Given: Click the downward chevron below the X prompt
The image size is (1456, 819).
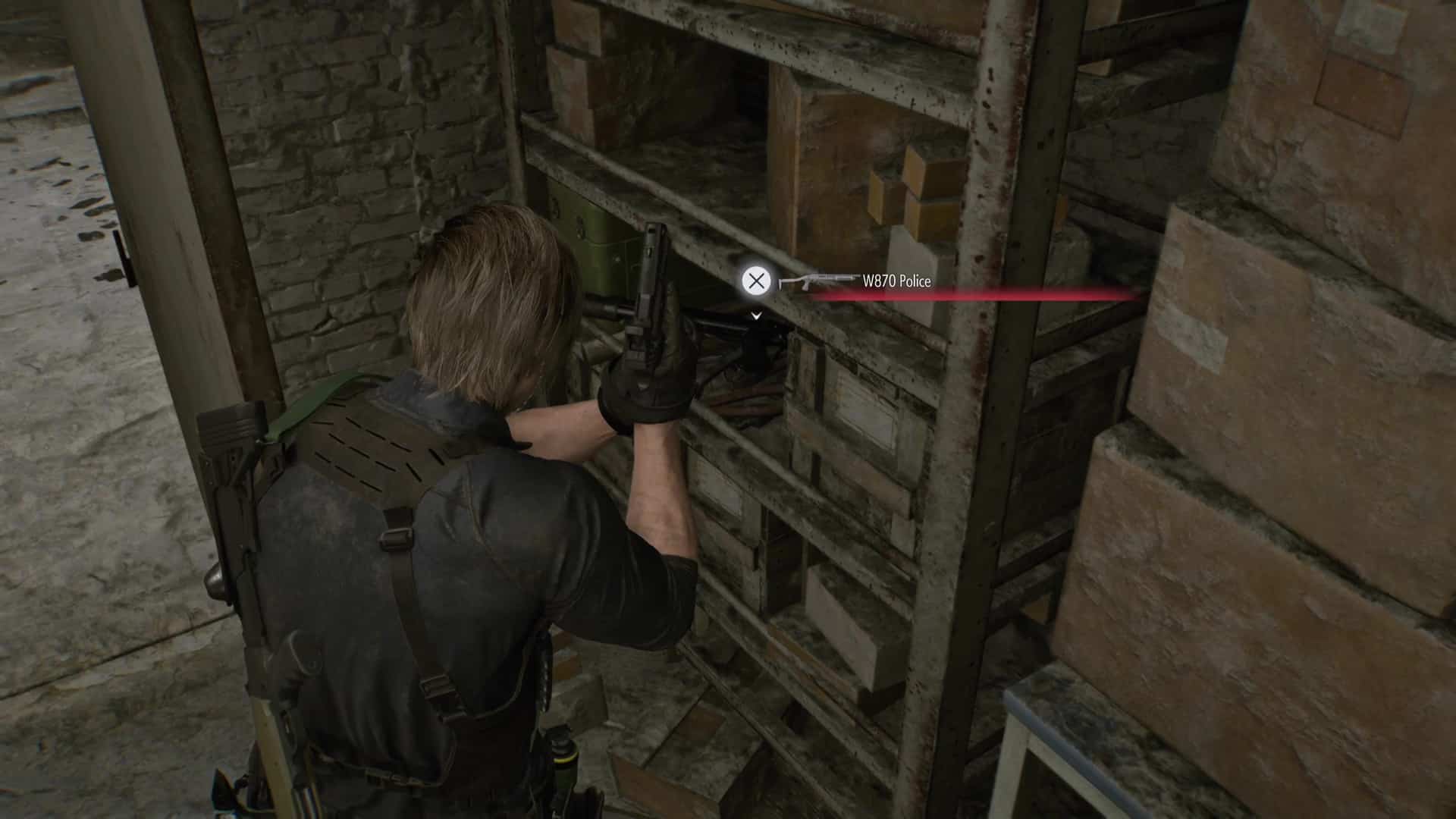Looking at the screenshot, I should pyautogui.click(x=756, y=317).
